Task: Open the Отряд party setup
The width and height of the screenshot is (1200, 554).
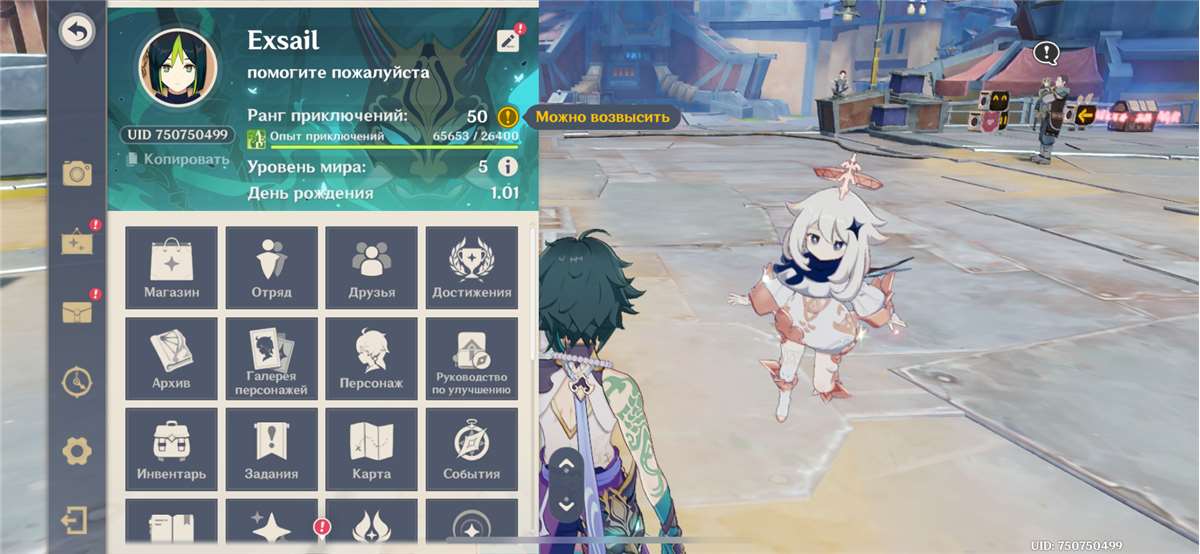Action: coord(271,266)
